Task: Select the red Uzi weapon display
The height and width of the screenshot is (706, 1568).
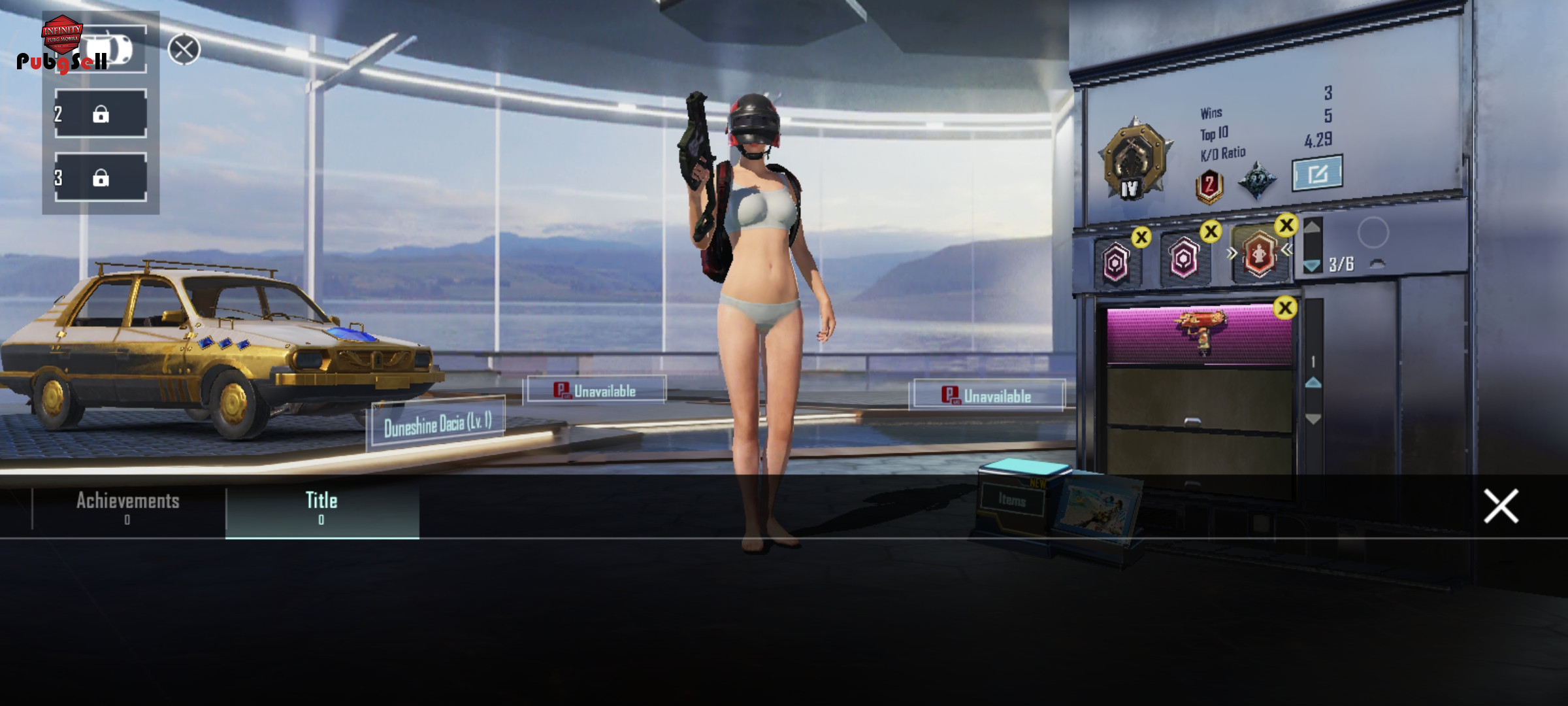Action: [x=1201, y=333]
